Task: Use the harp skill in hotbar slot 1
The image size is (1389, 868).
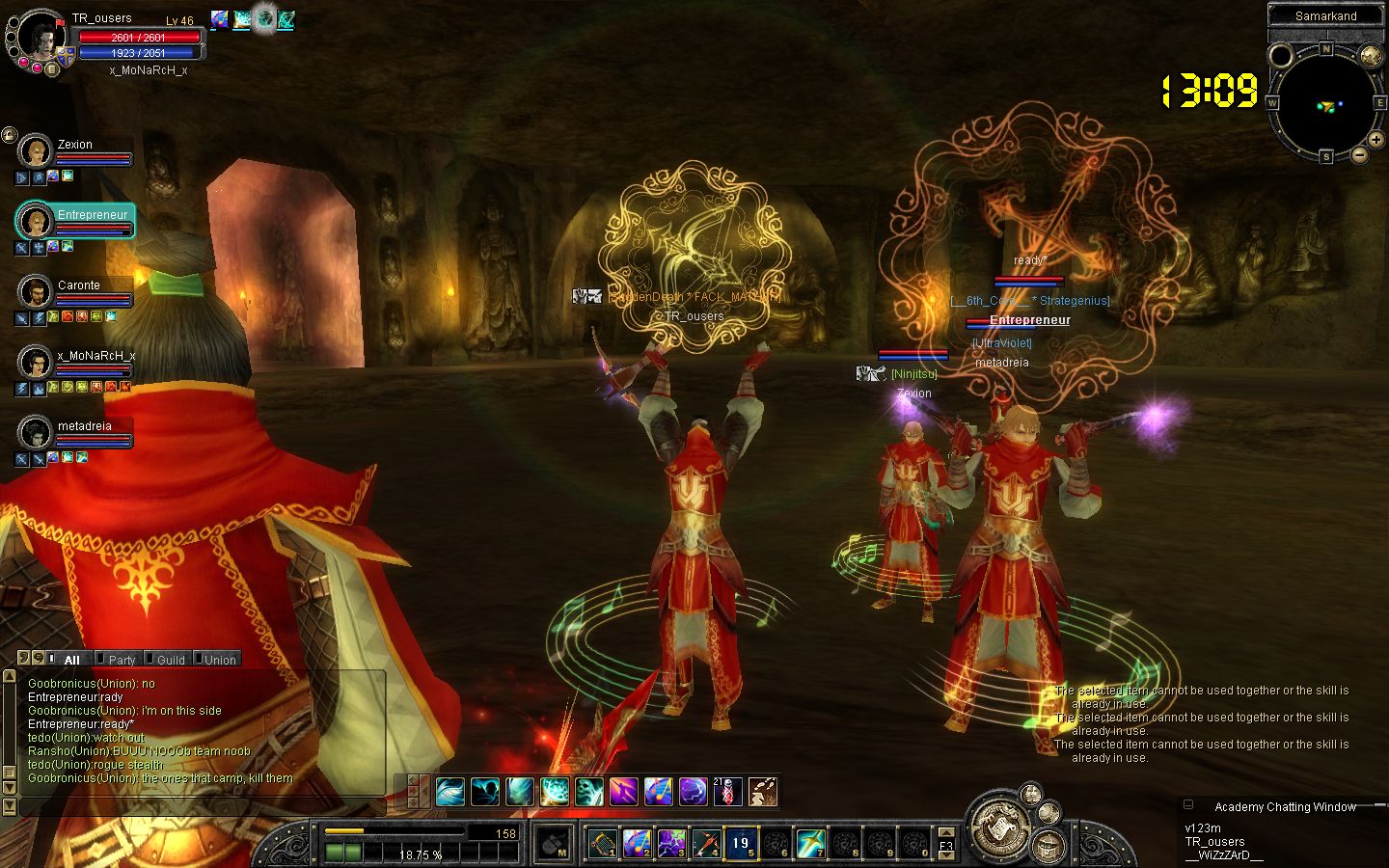Action: [603, 843]
